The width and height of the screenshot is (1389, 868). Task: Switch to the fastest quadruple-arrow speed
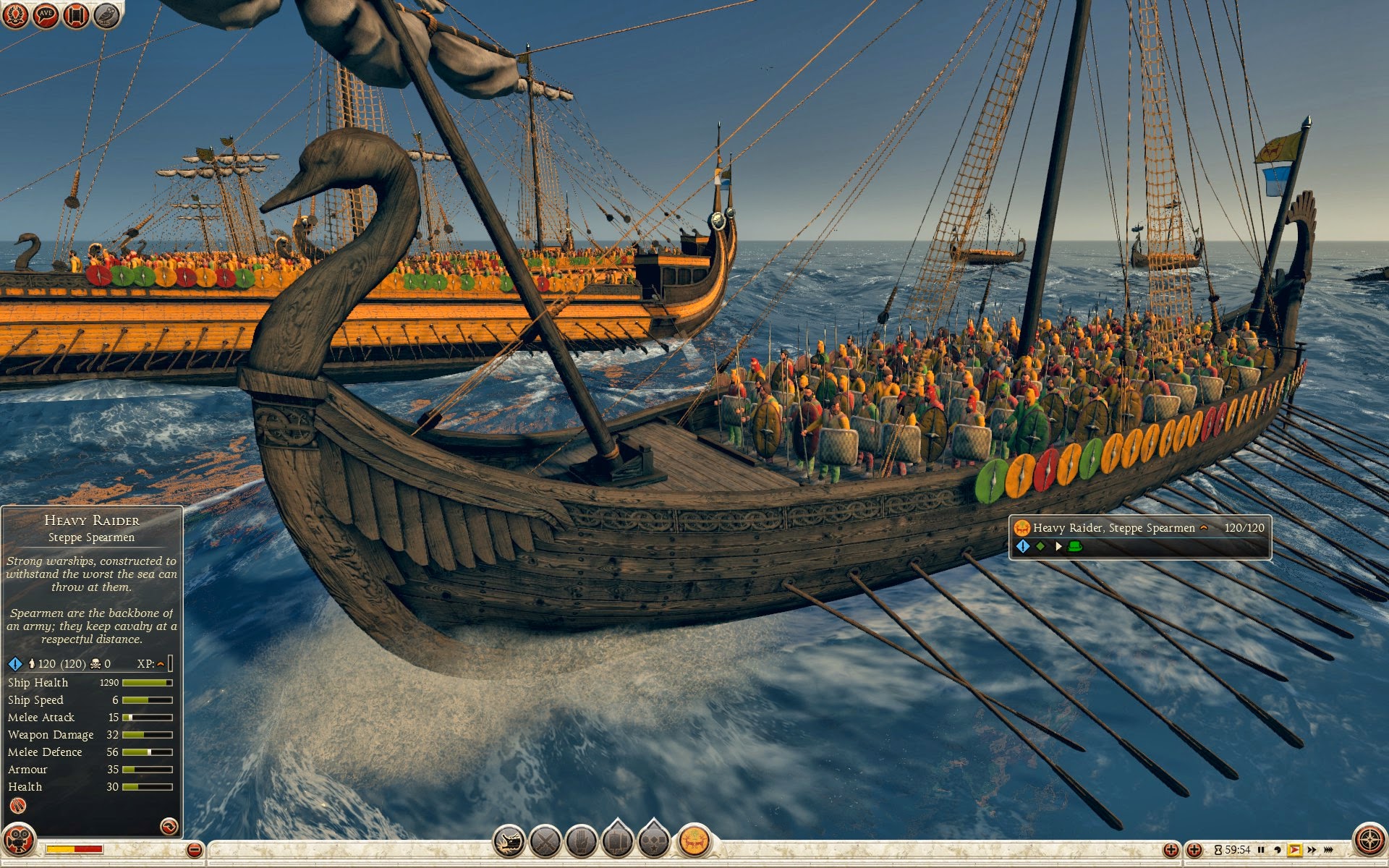1328,850
